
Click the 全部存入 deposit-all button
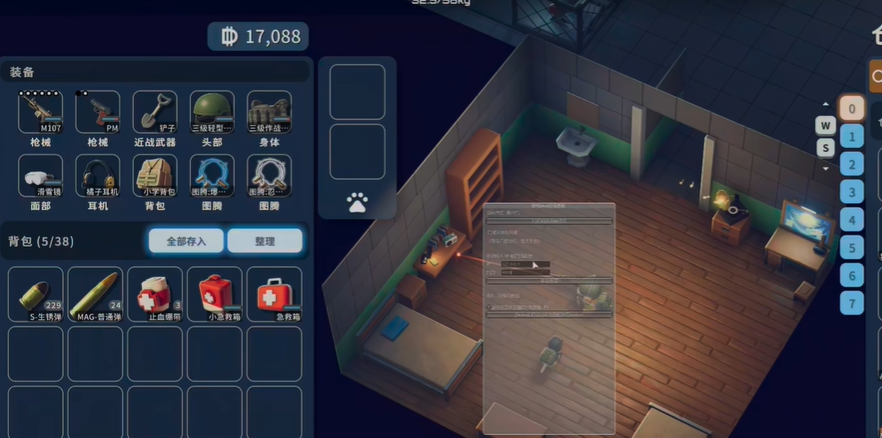pos(186,241)
